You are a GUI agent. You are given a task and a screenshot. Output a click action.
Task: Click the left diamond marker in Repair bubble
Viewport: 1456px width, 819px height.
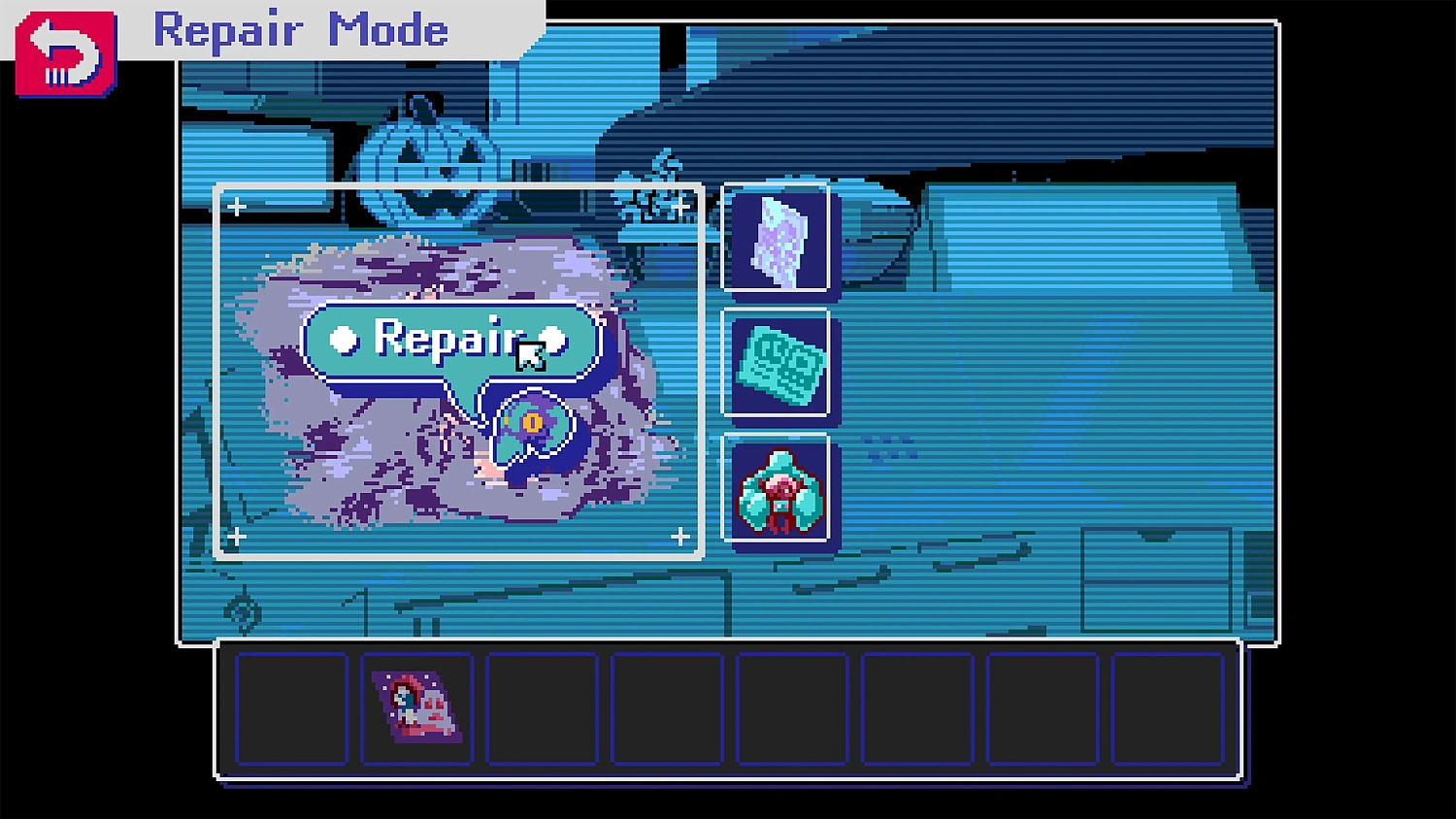click(342, 340)
